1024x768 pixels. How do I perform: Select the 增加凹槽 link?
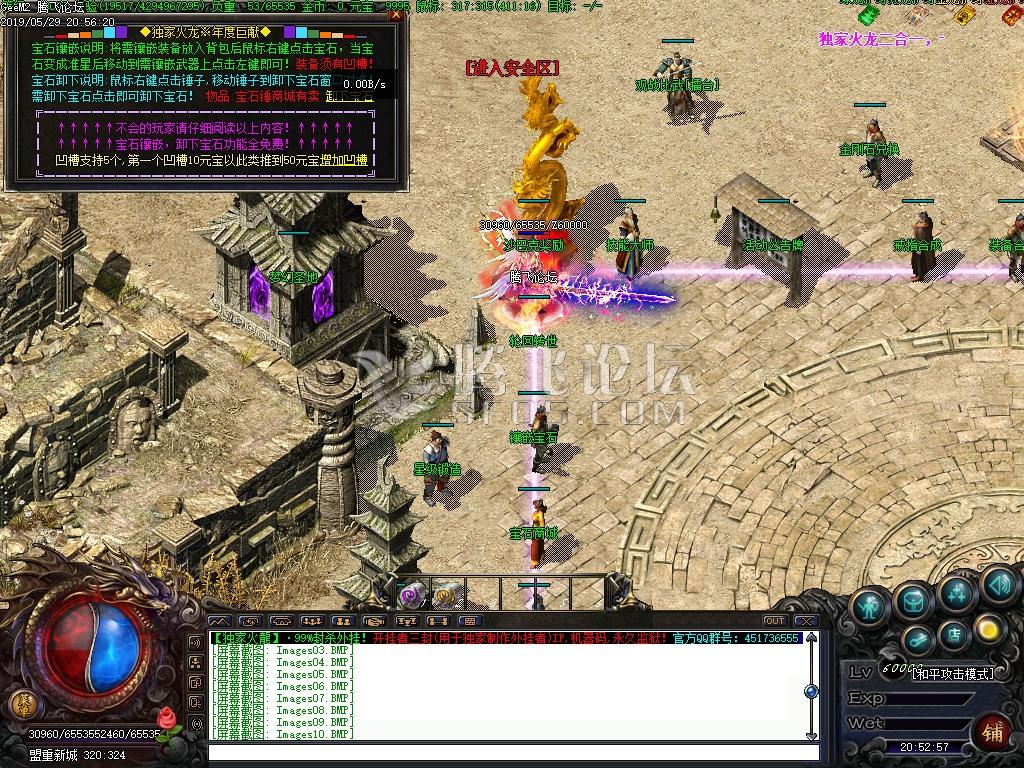point(352,160)
